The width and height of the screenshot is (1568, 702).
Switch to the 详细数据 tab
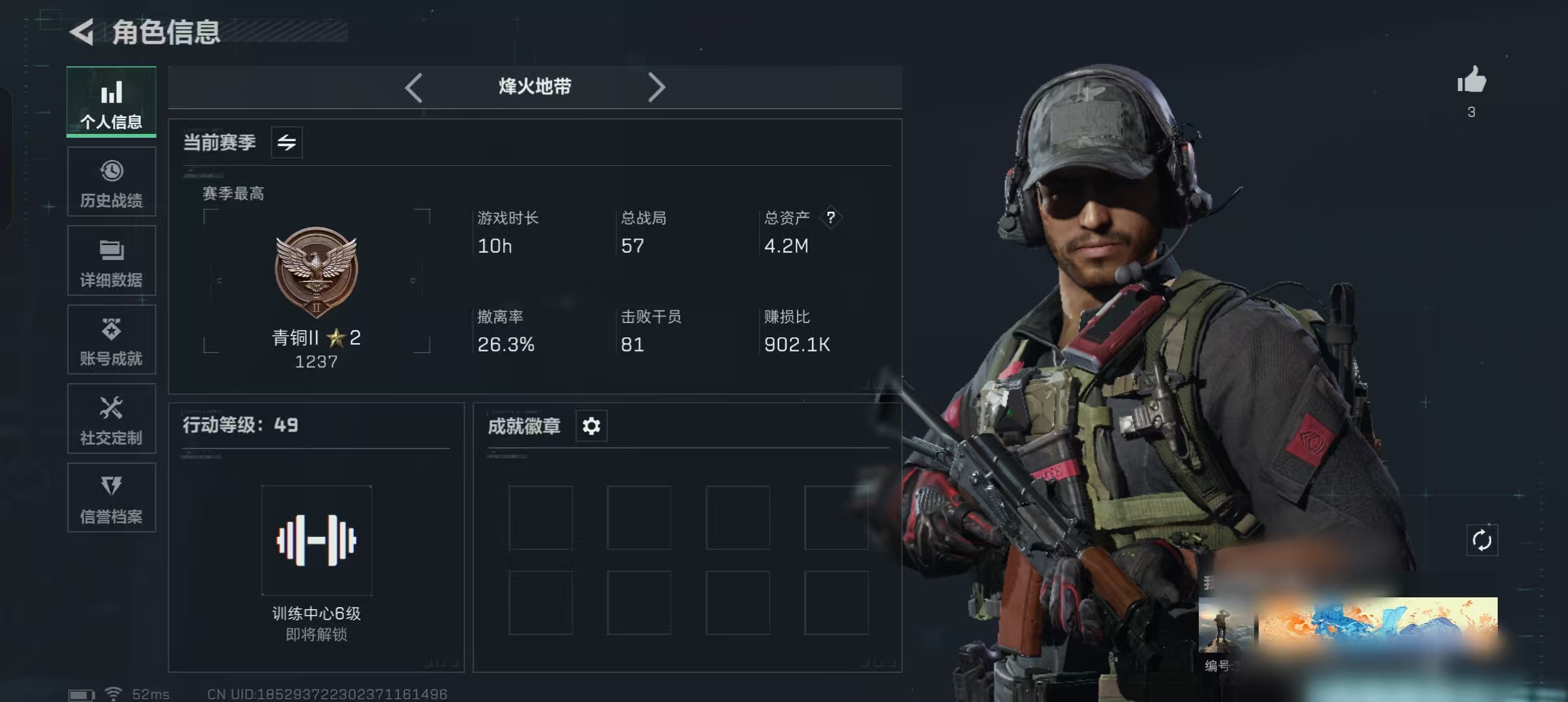click(111, 261)
